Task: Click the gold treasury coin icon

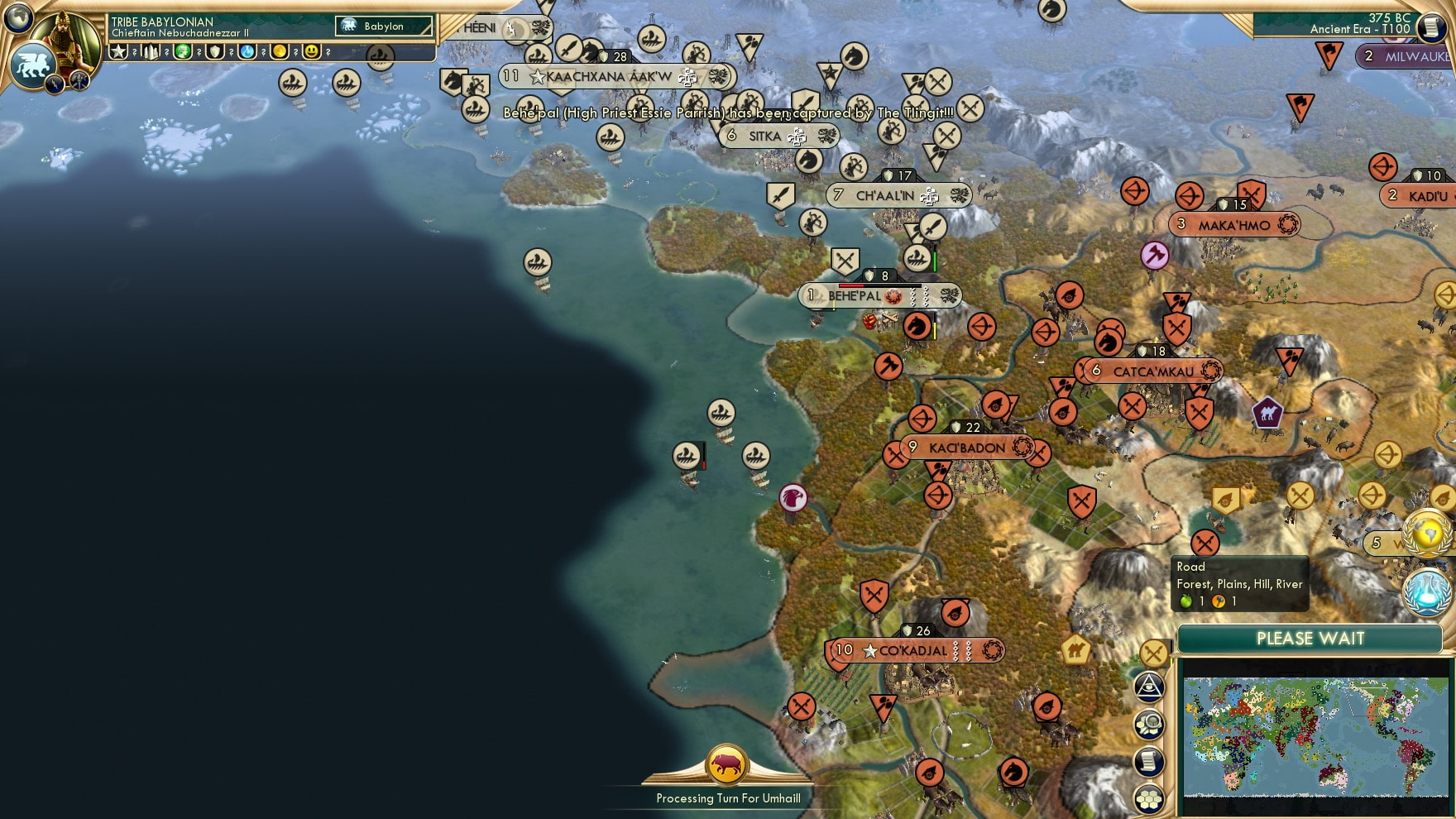Action: pos(280,52)
